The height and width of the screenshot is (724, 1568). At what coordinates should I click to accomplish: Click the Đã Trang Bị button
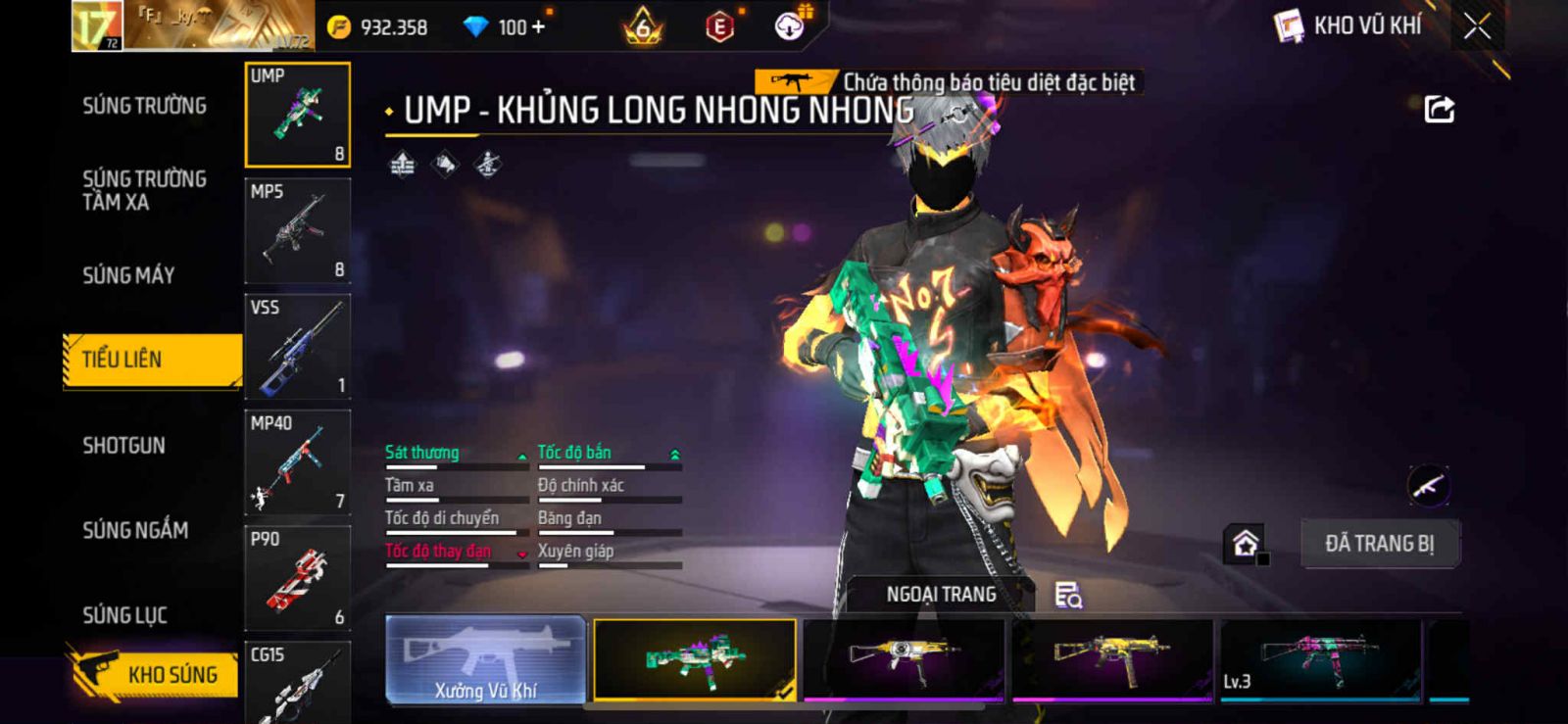point(1379,544)
